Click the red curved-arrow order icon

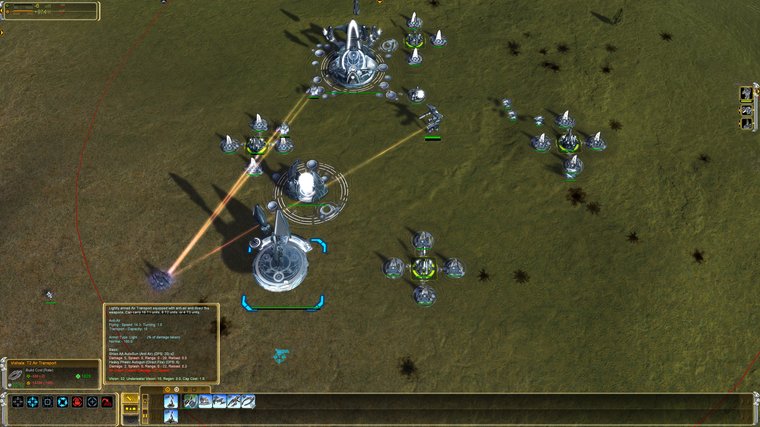pyautogui.click(x=107, y=402)
